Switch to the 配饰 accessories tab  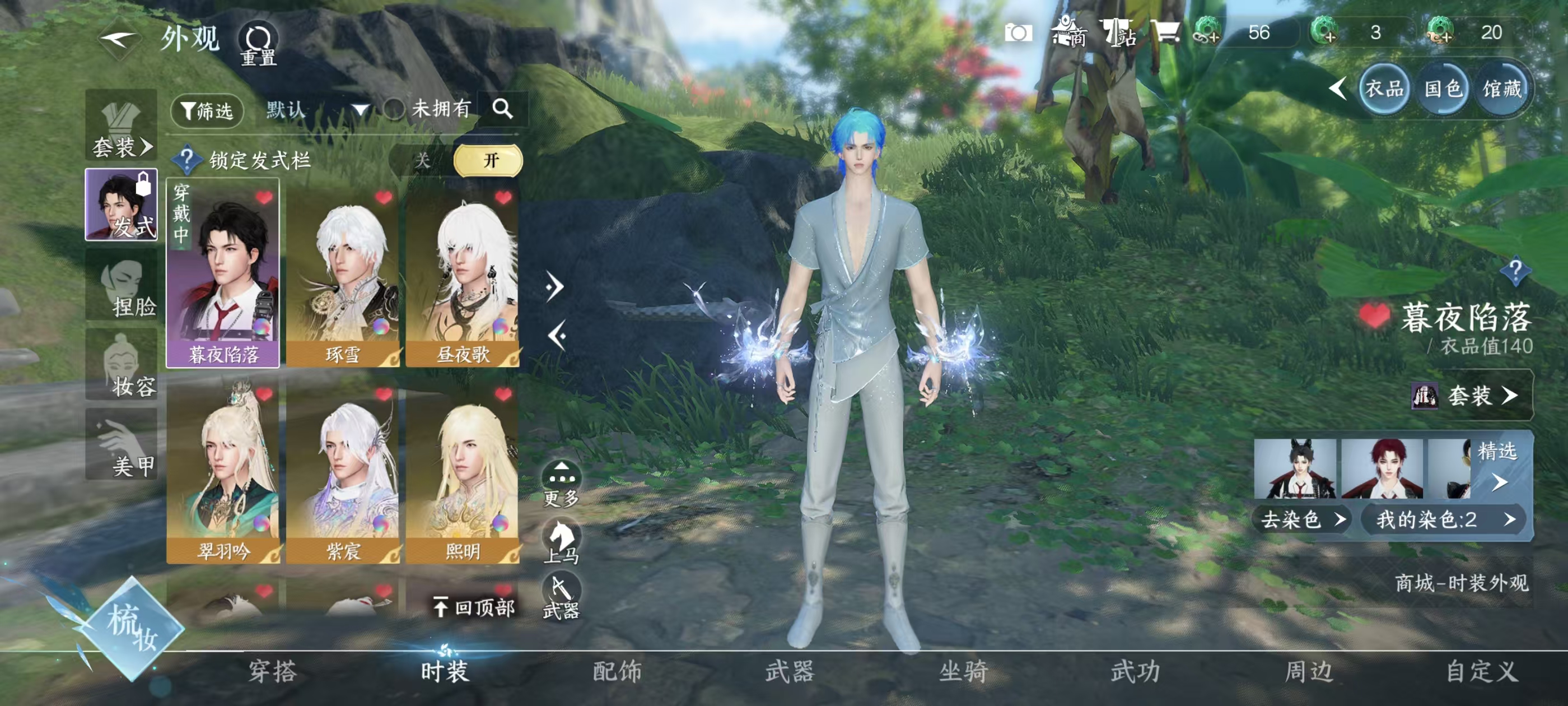(x=617, y=672)
